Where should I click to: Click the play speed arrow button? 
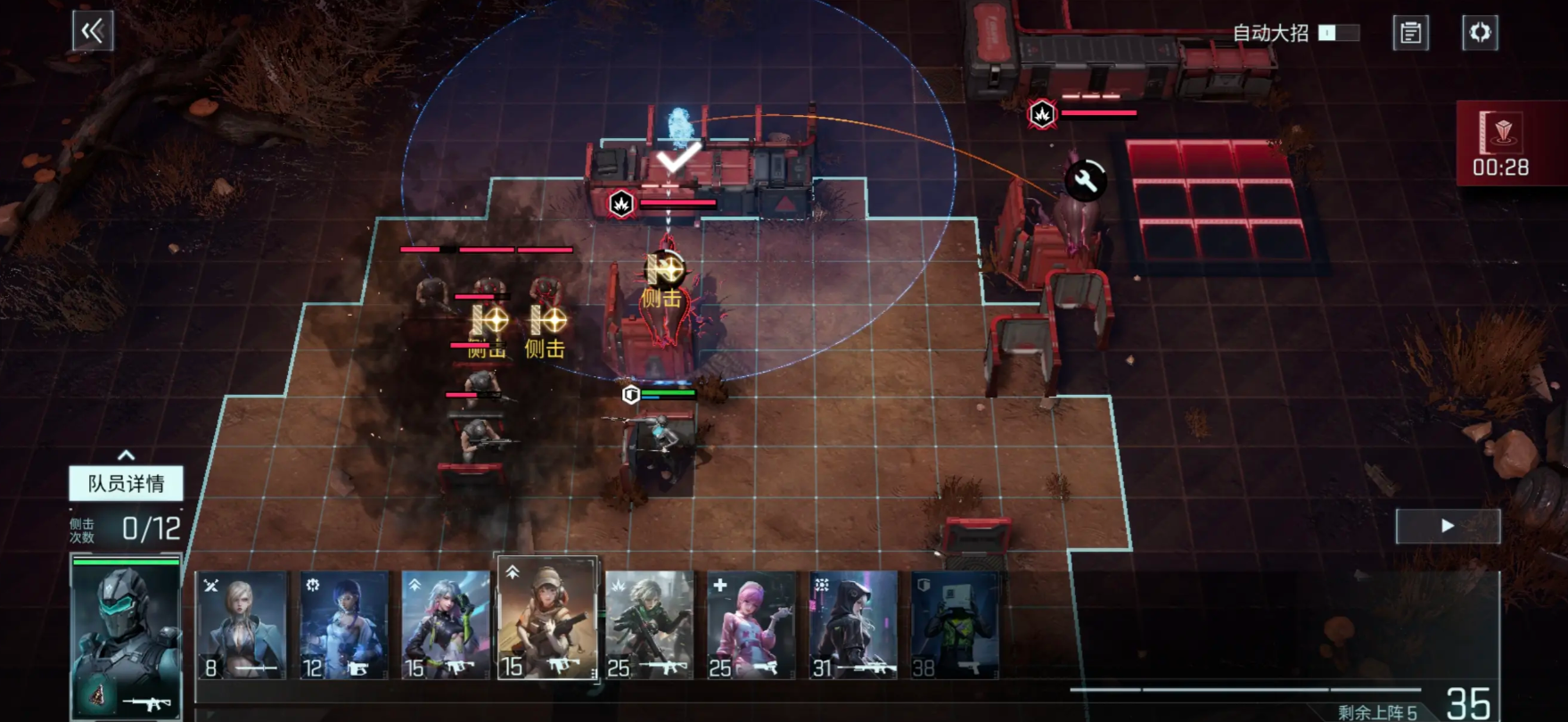coord(1448,526)
